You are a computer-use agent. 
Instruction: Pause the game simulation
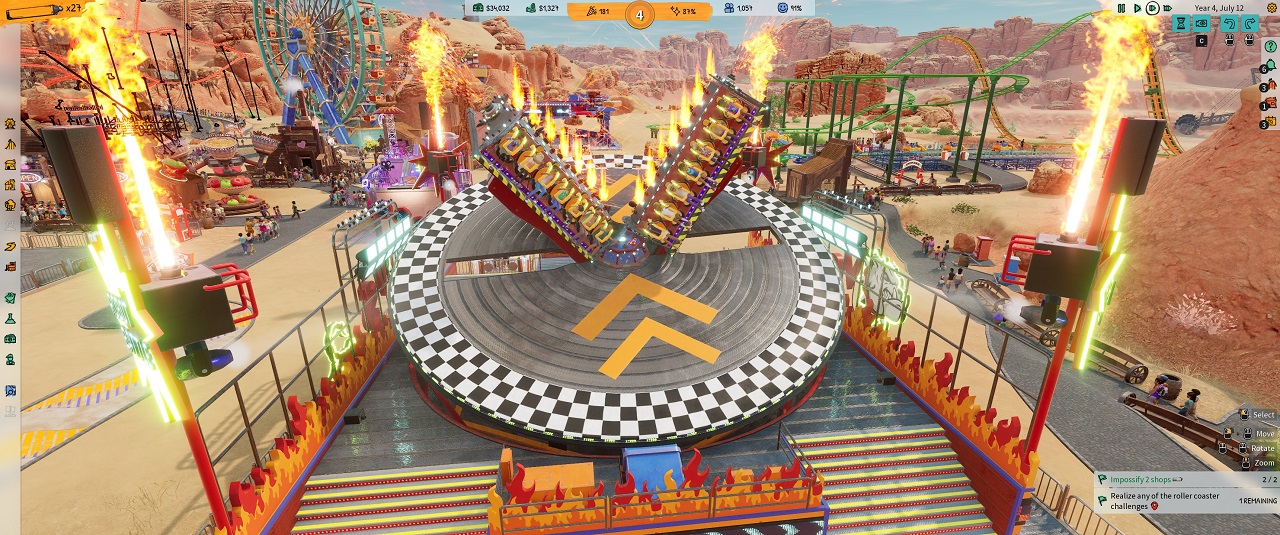(1121, 8)
